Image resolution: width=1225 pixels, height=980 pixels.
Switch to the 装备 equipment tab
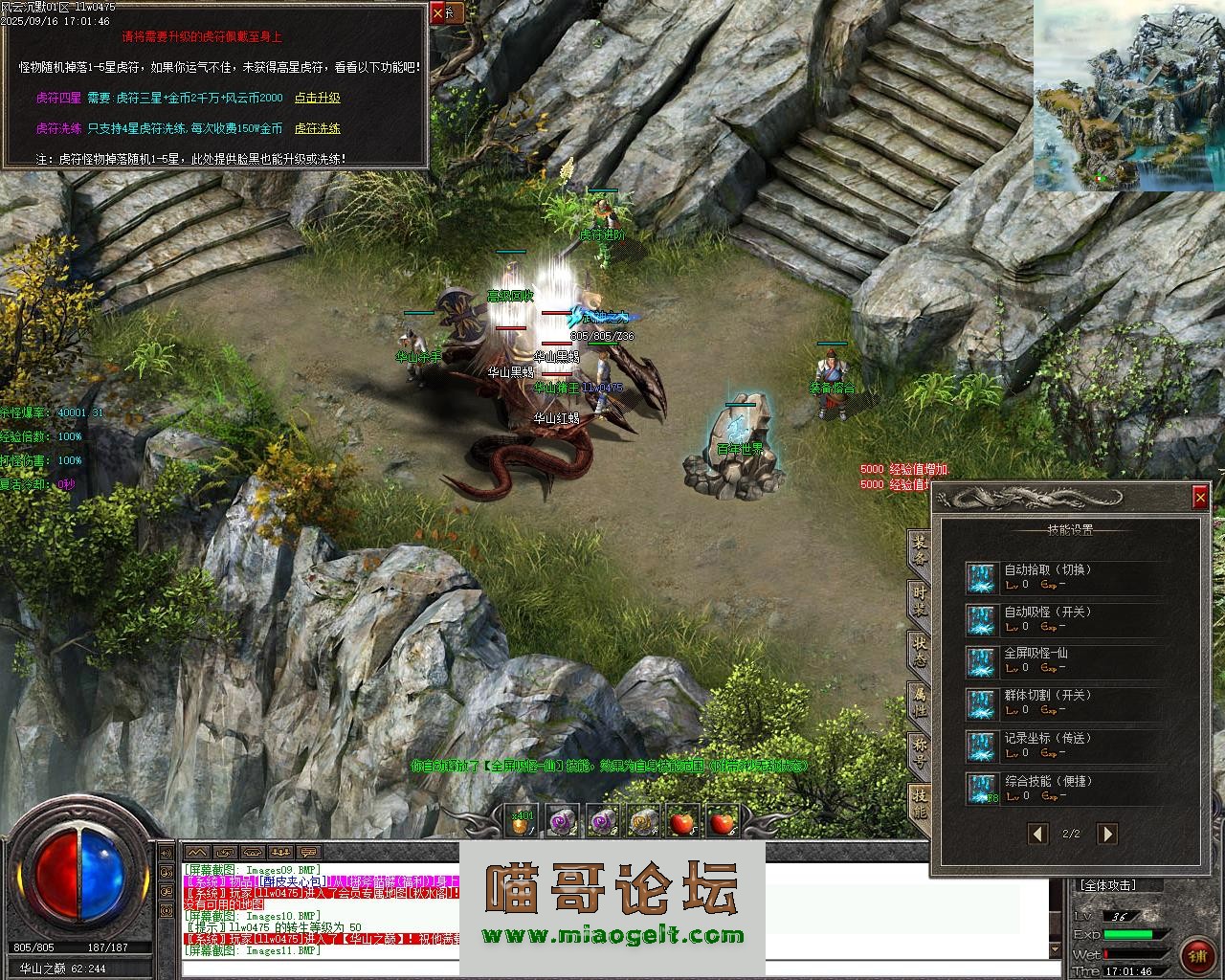pyautogui.click(x=919, y=549)
